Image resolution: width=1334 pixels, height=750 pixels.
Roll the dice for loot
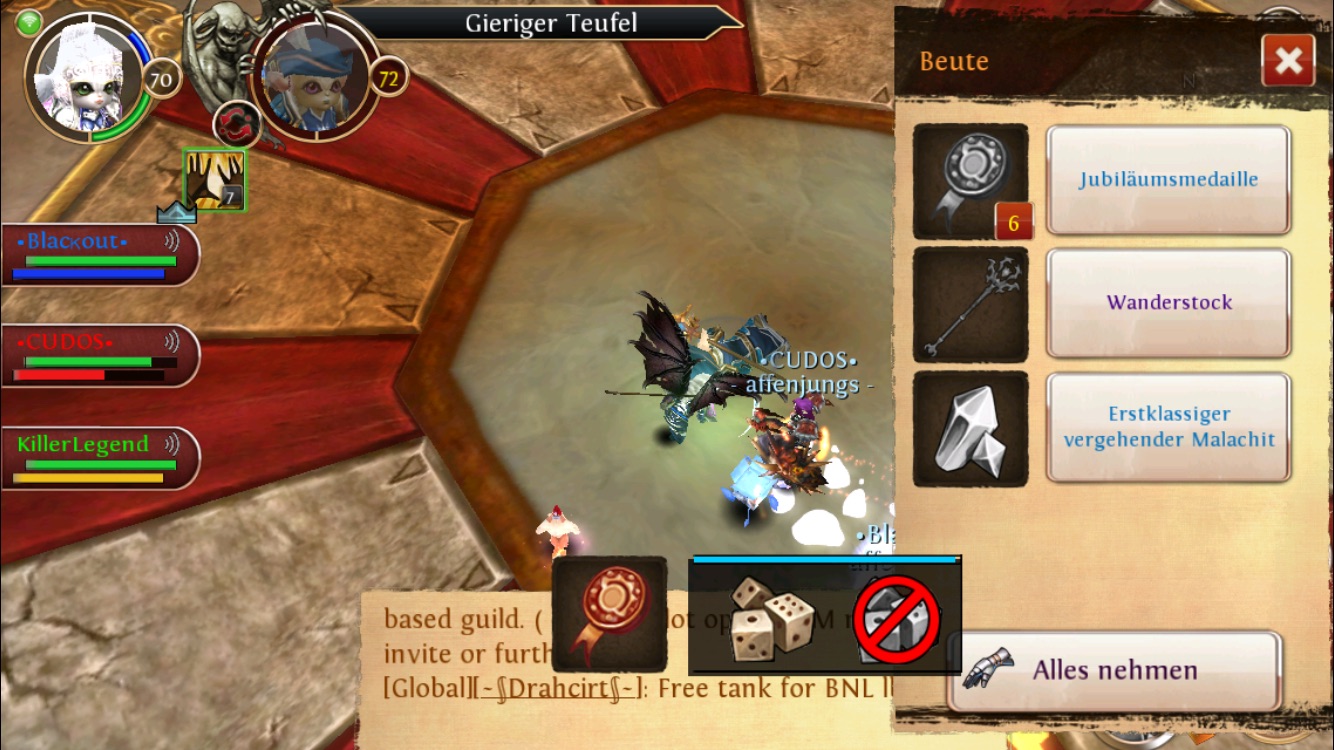(767, 617)
